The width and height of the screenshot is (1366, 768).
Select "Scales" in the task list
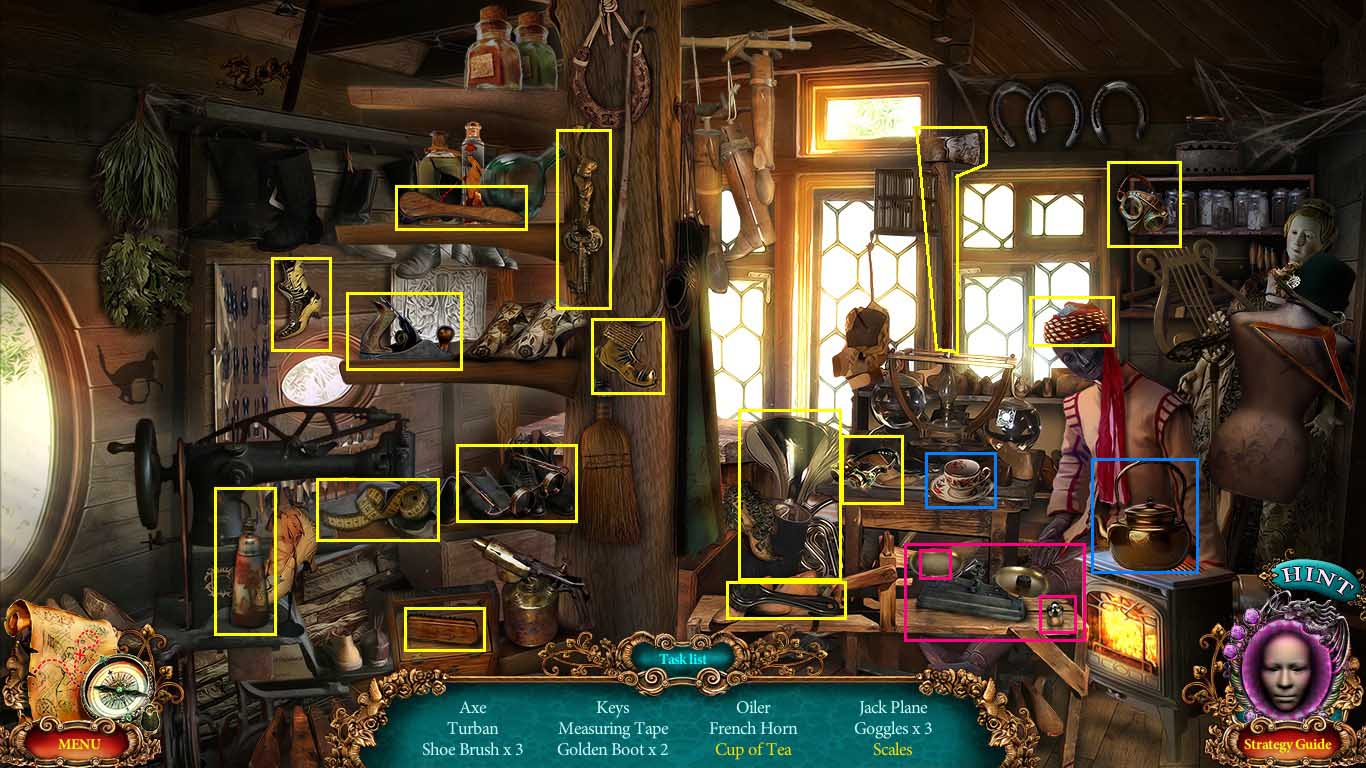click(x=893, y=749)
